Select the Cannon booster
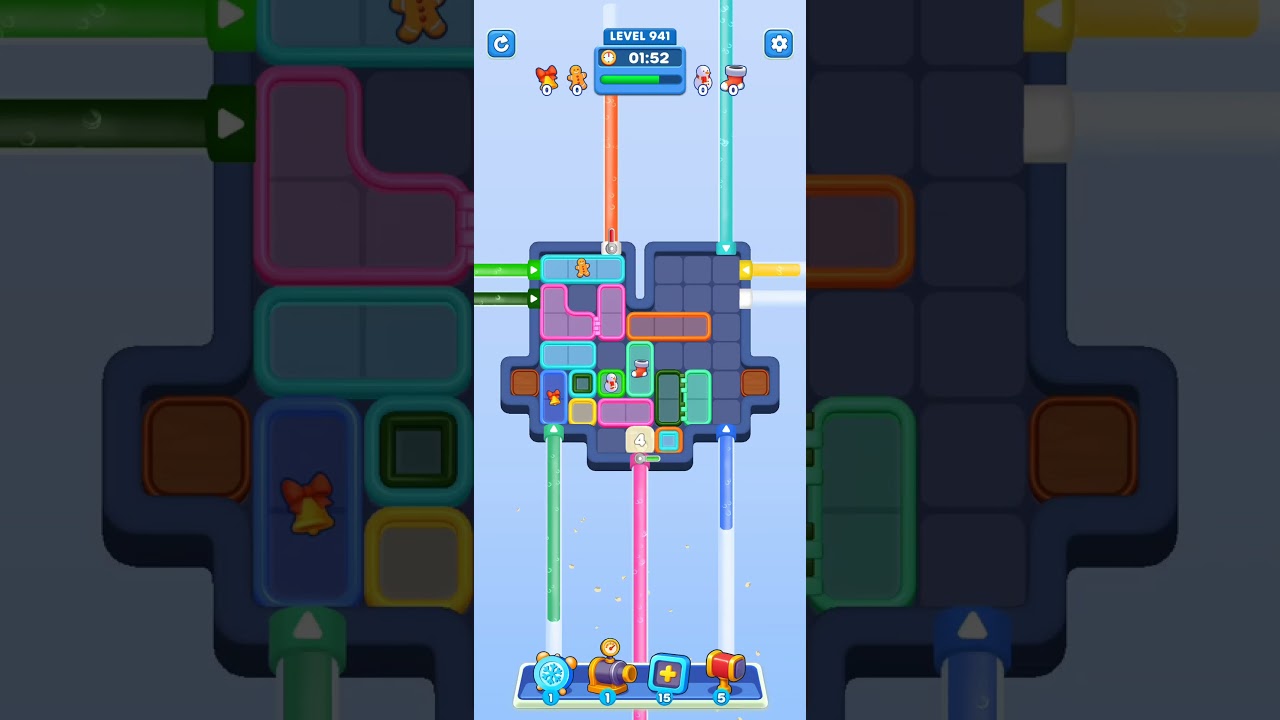This screenshot has height=720, width=1280. pyautogui.click(x=610, y=672)
